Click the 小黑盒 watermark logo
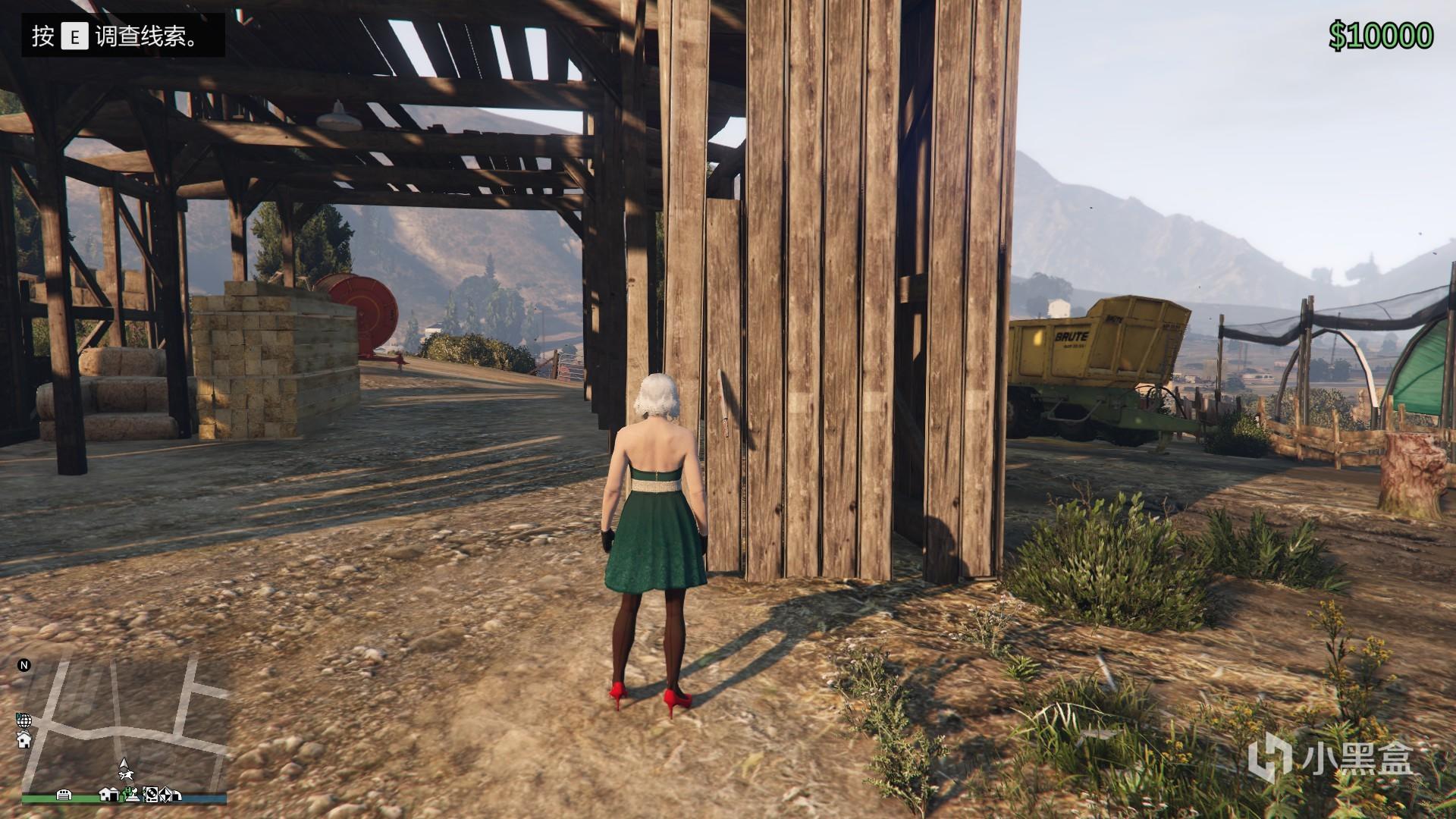1456x819 pixels. click(1332, 758)
